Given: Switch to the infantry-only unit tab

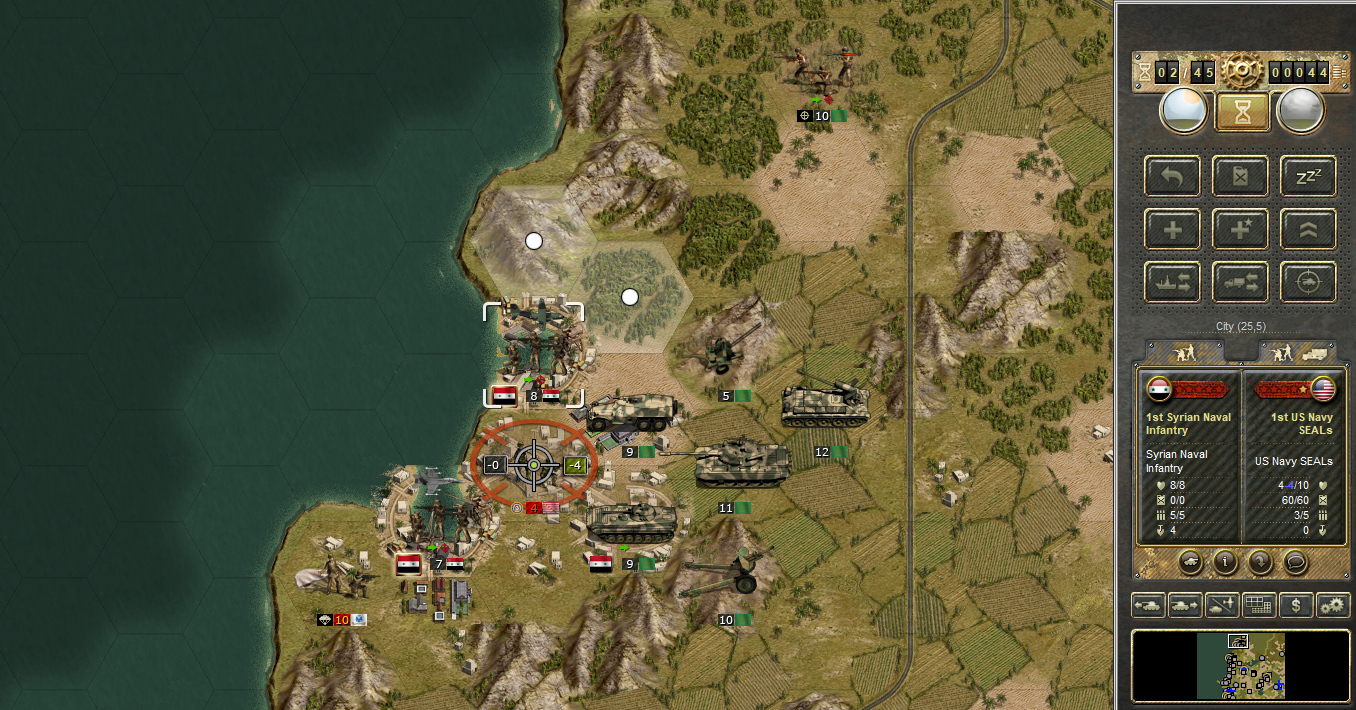Looking at the screenshot, I should click(1184, 352).
